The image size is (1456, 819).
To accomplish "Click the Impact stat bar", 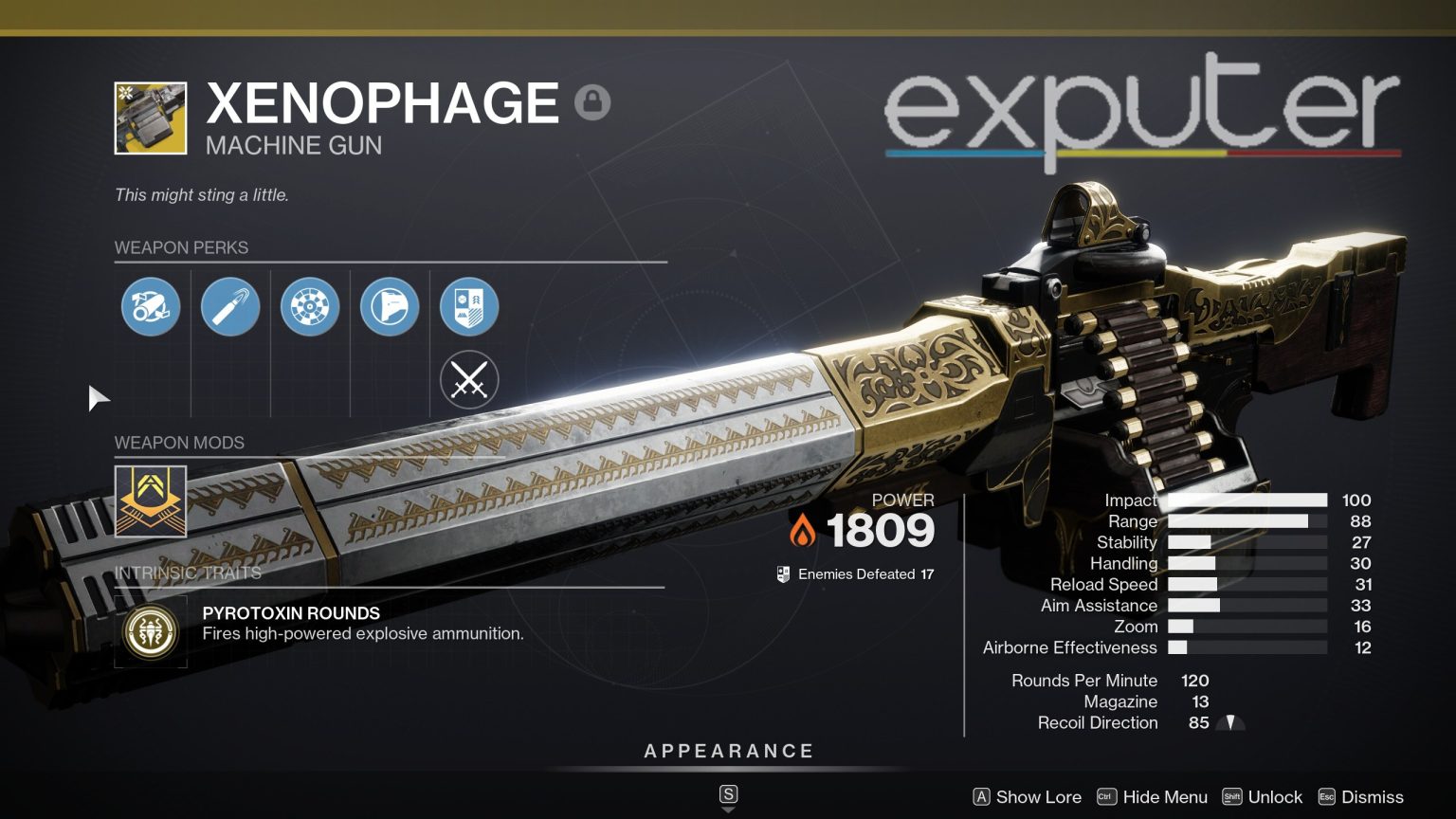I will tap(1247, 500).
